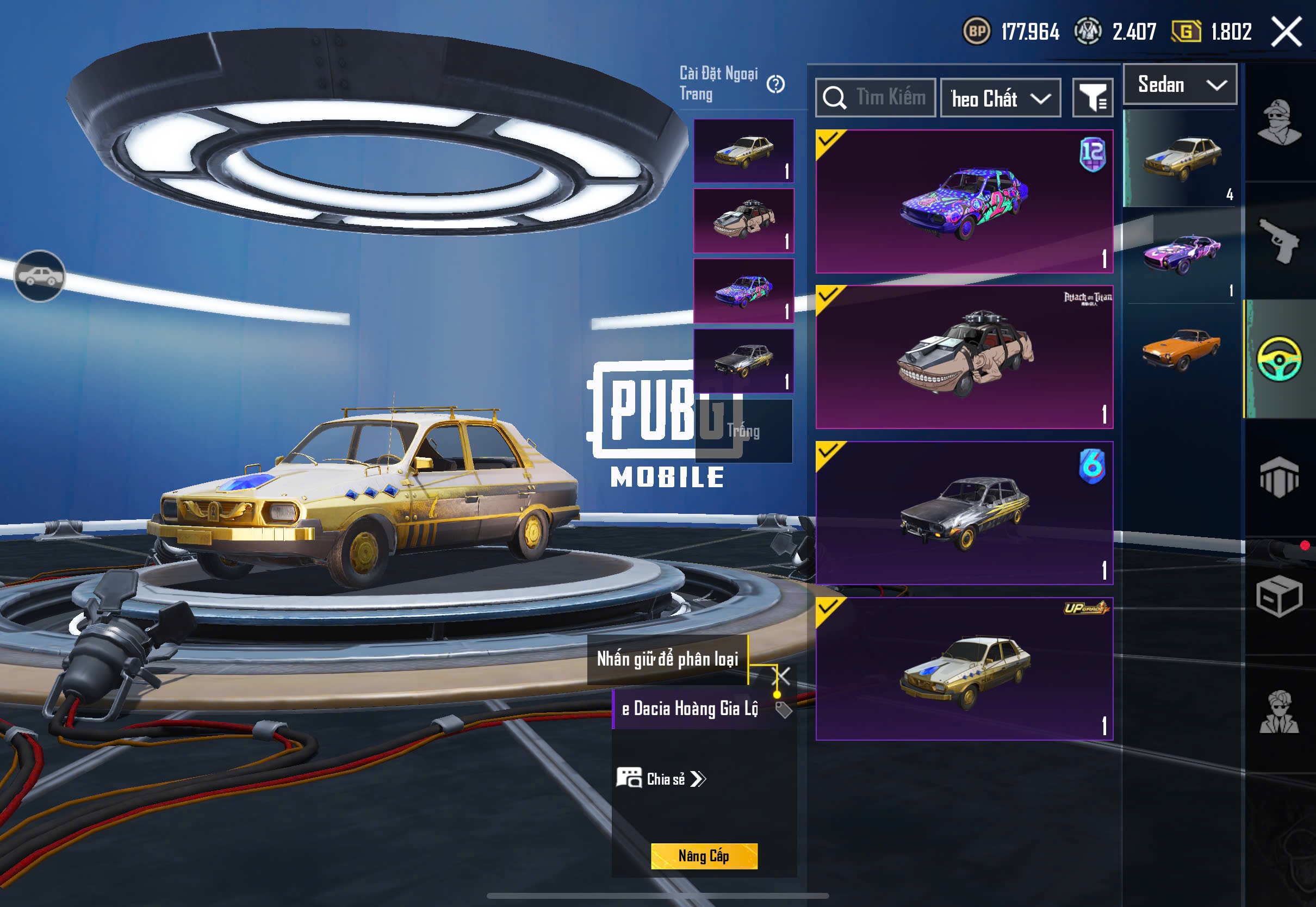Upgrade the skin with Nâng Cấp button
The image size is (1316, 907).
point(704,856)
